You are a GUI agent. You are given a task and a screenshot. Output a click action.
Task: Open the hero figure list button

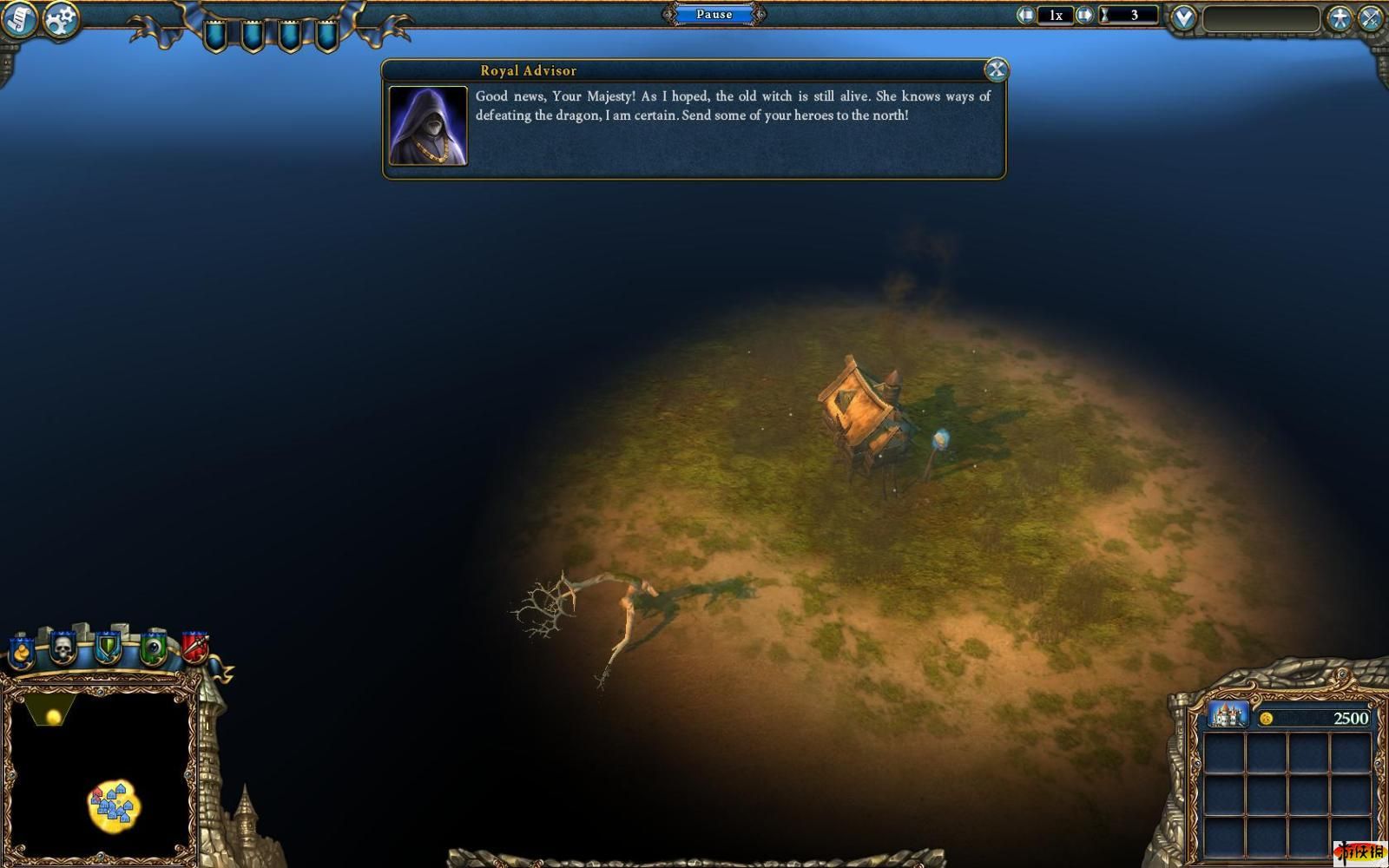click(1340, 17)
